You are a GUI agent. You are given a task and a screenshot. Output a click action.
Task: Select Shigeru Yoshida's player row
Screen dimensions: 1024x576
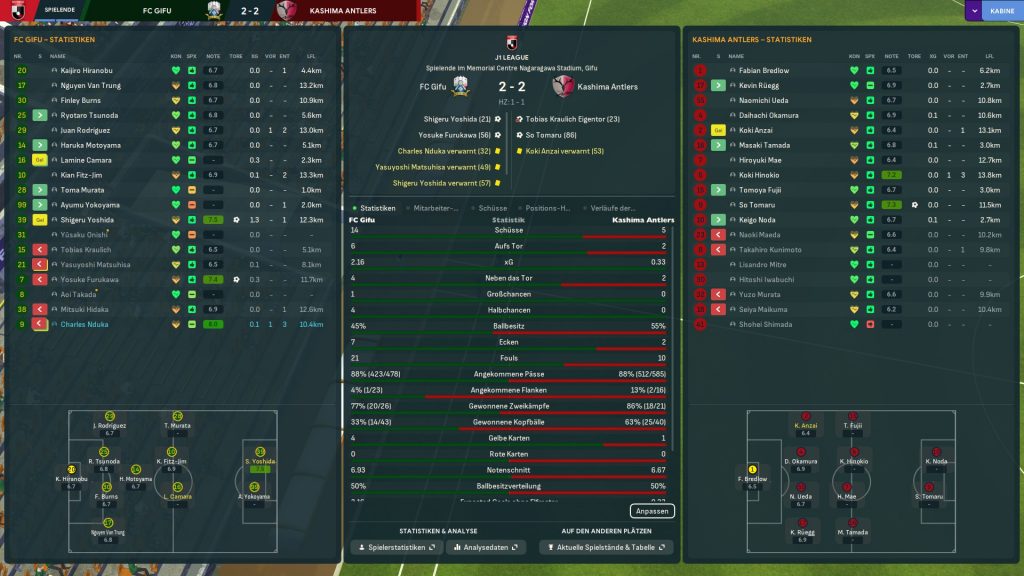[87, 220]
